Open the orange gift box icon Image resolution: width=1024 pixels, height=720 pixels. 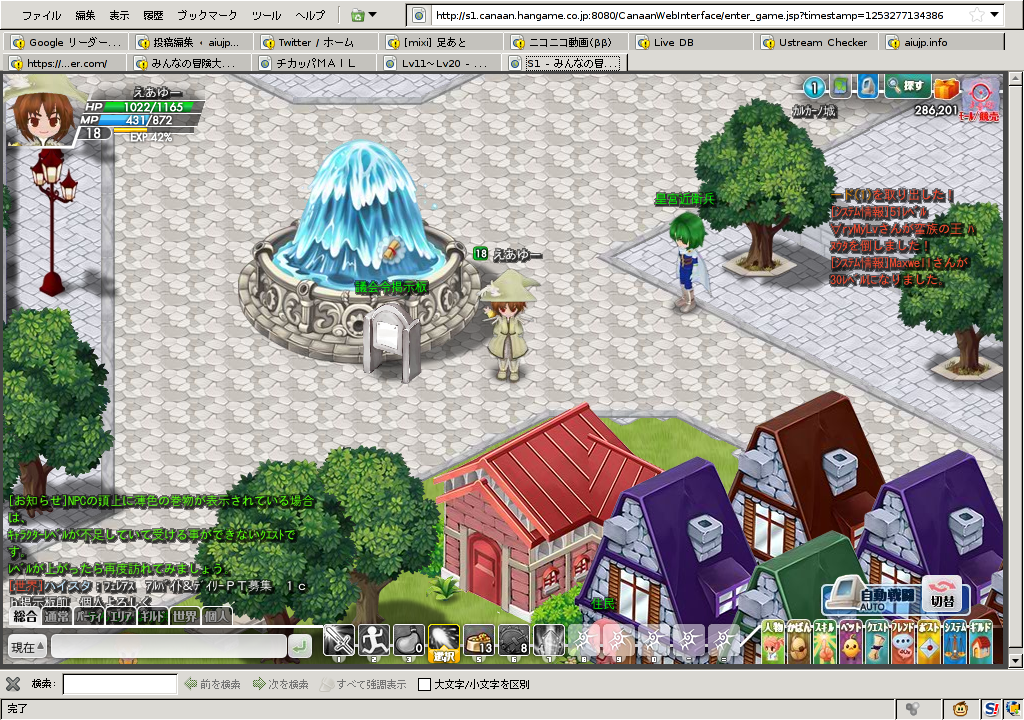[946, 89]
